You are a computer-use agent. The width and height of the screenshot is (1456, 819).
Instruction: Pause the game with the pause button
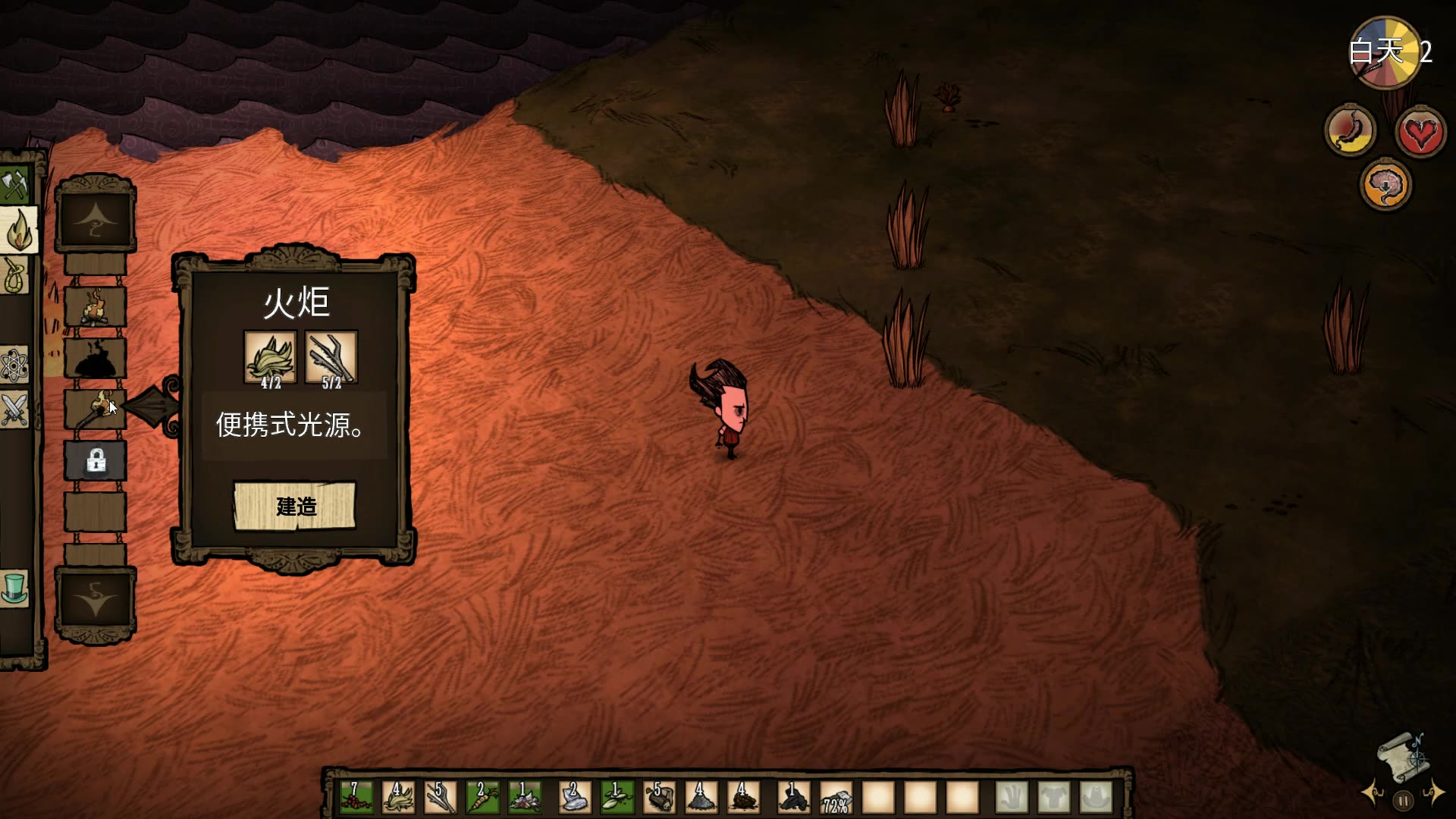coord(1403,800)
